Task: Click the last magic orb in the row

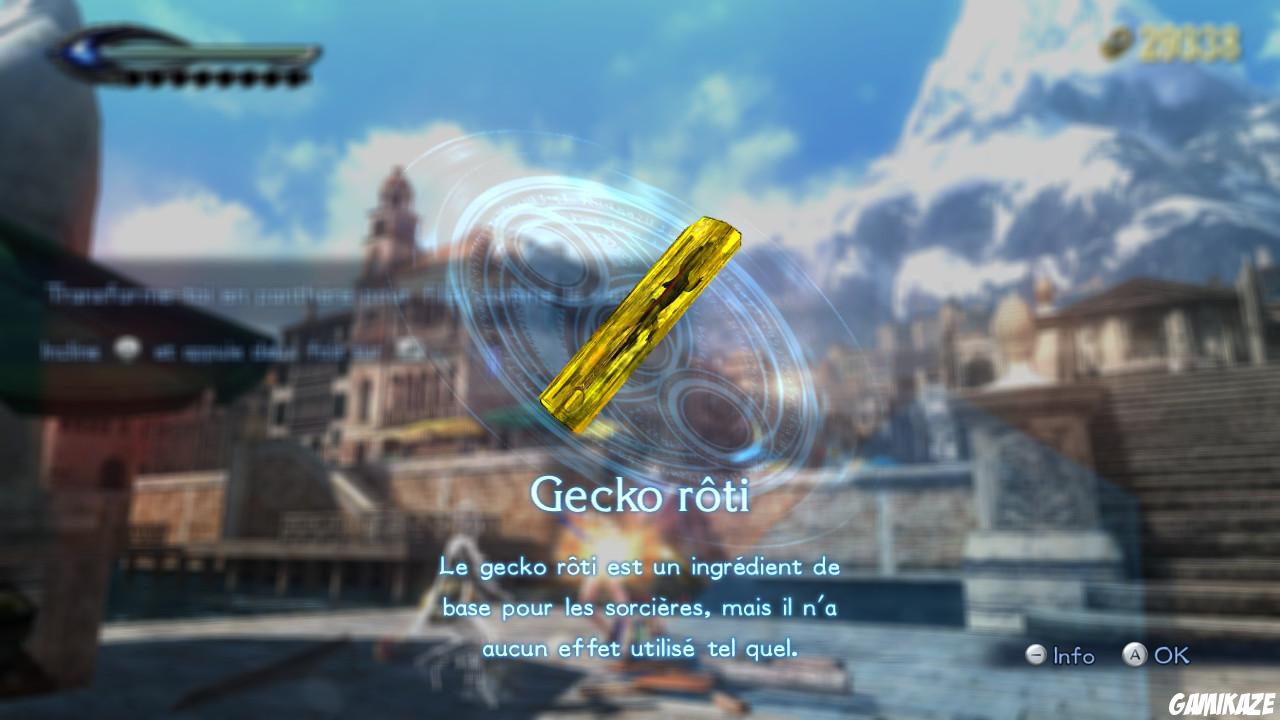Action: [293, 75]
